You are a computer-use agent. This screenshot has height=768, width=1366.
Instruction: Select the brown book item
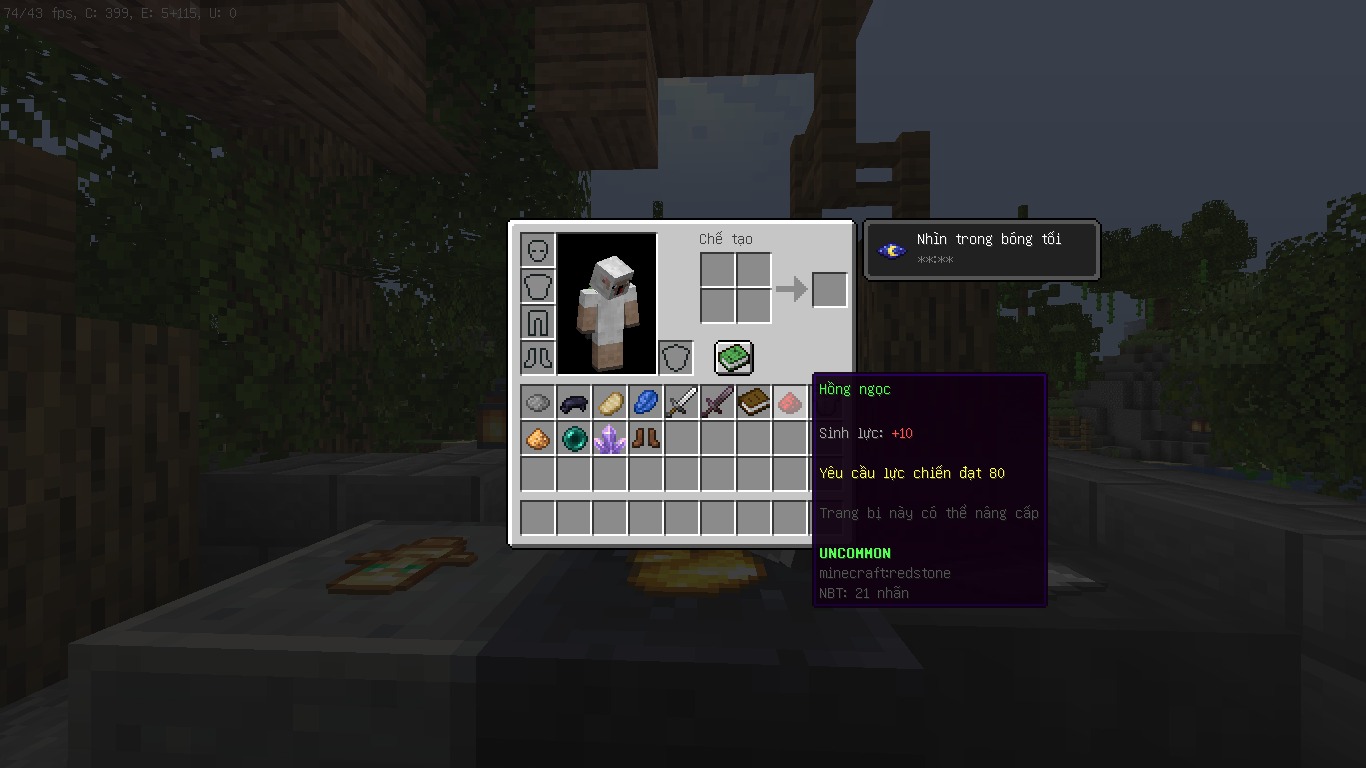(x=754, y=403)
